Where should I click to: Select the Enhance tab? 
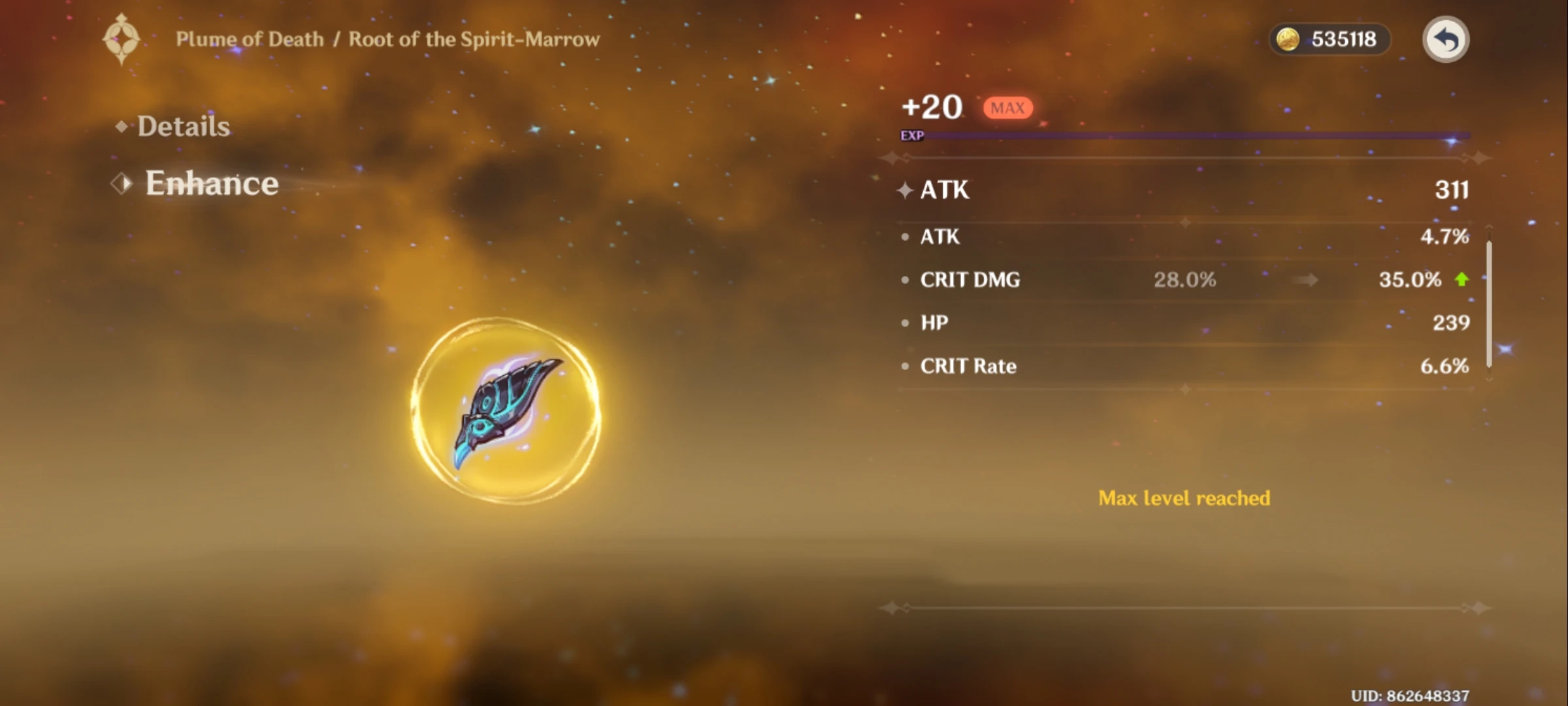pos(210,184)
